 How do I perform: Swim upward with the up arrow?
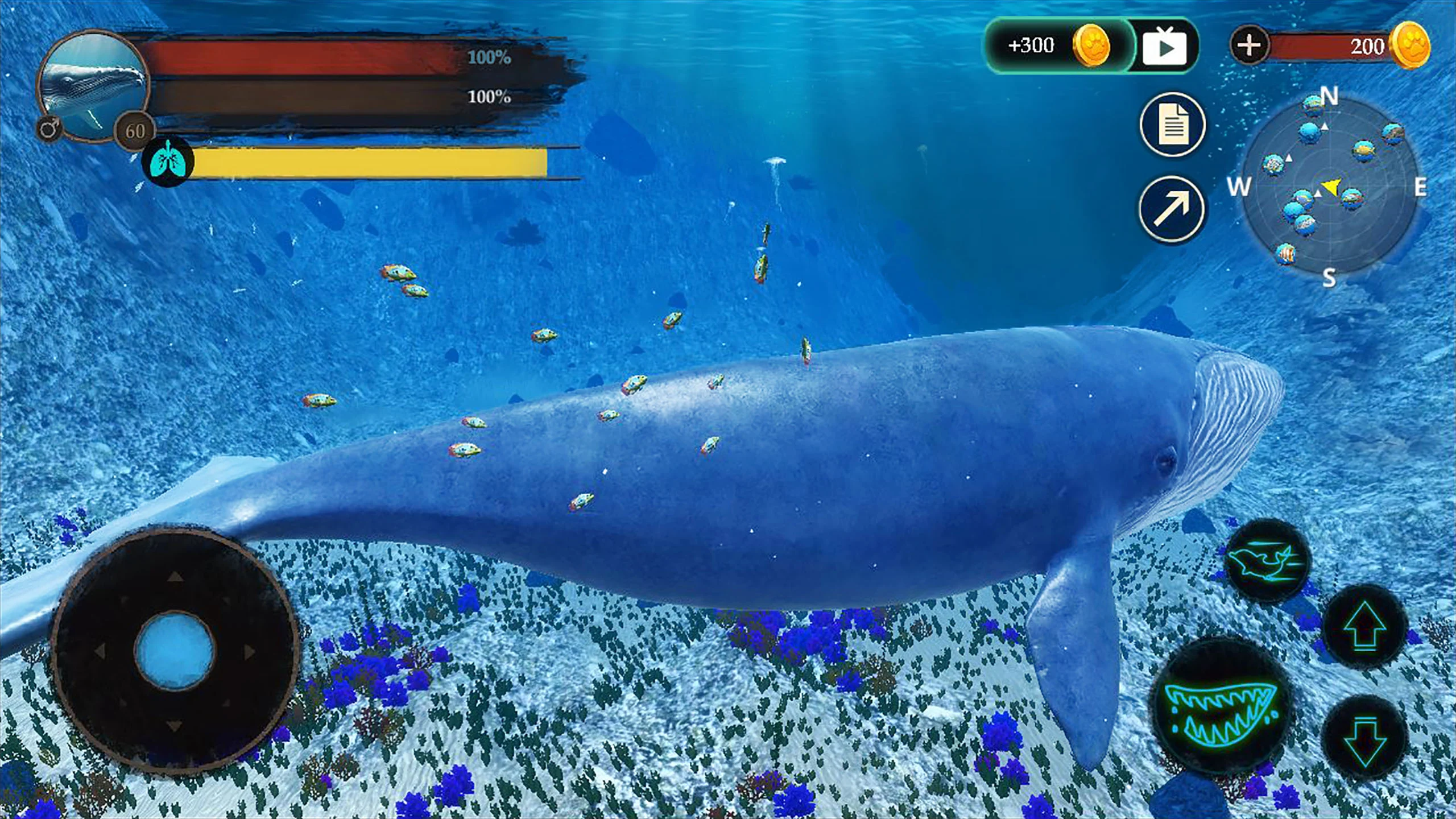click(1363, 626)
